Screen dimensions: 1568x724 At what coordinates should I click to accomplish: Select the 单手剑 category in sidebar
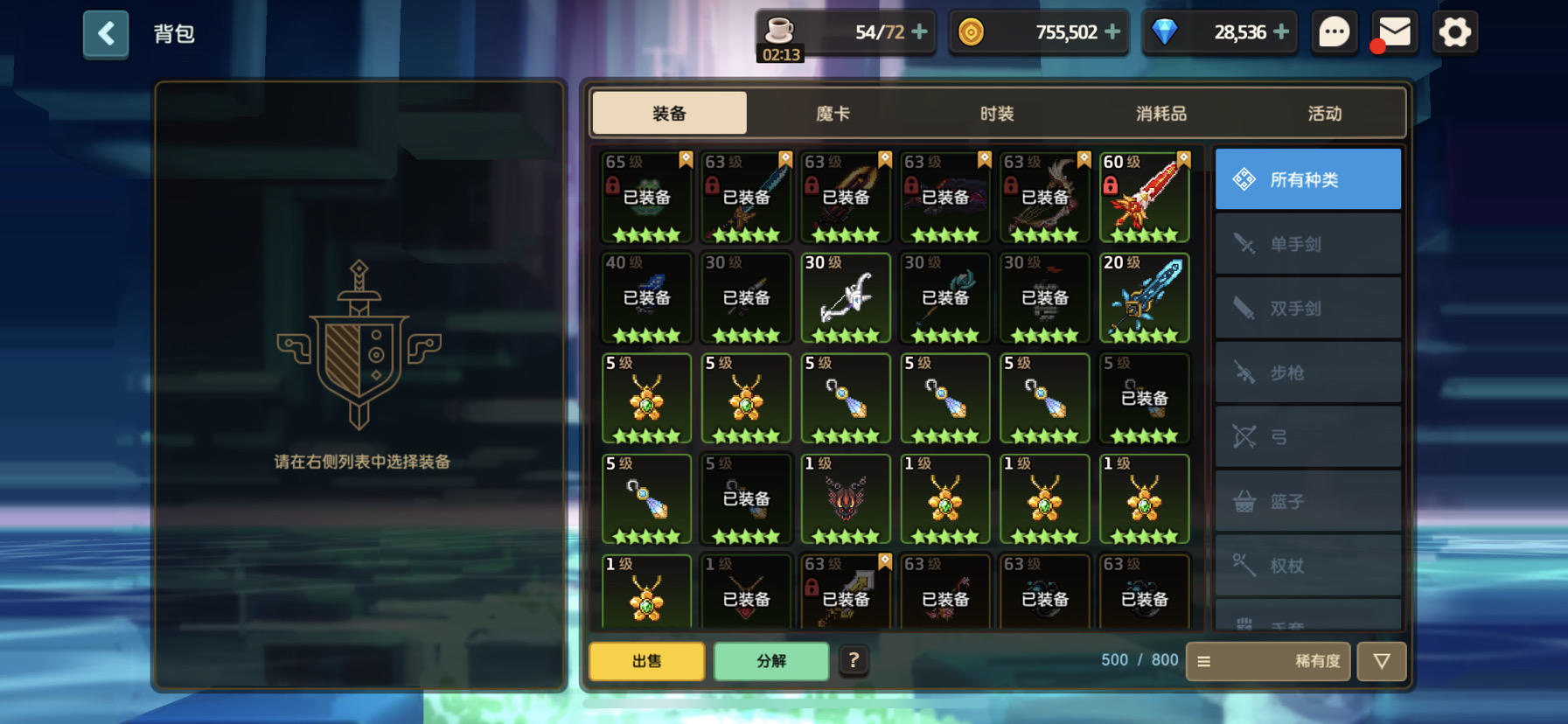[1307, 244]
